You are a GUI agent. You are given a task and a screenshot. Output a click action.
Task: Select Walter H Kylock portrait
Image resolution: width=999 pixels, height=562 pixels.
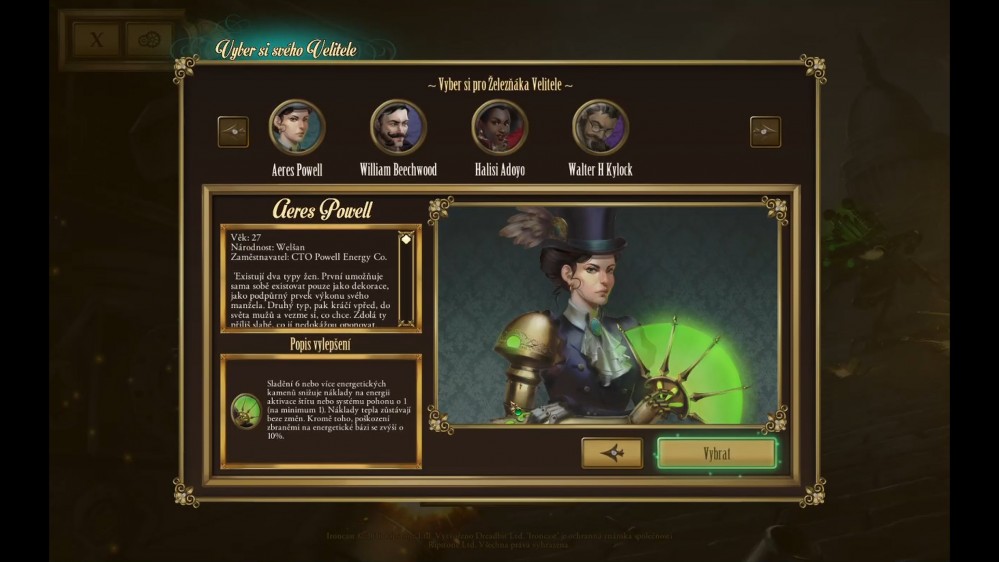pyautogui.click(x=600, y=127)
